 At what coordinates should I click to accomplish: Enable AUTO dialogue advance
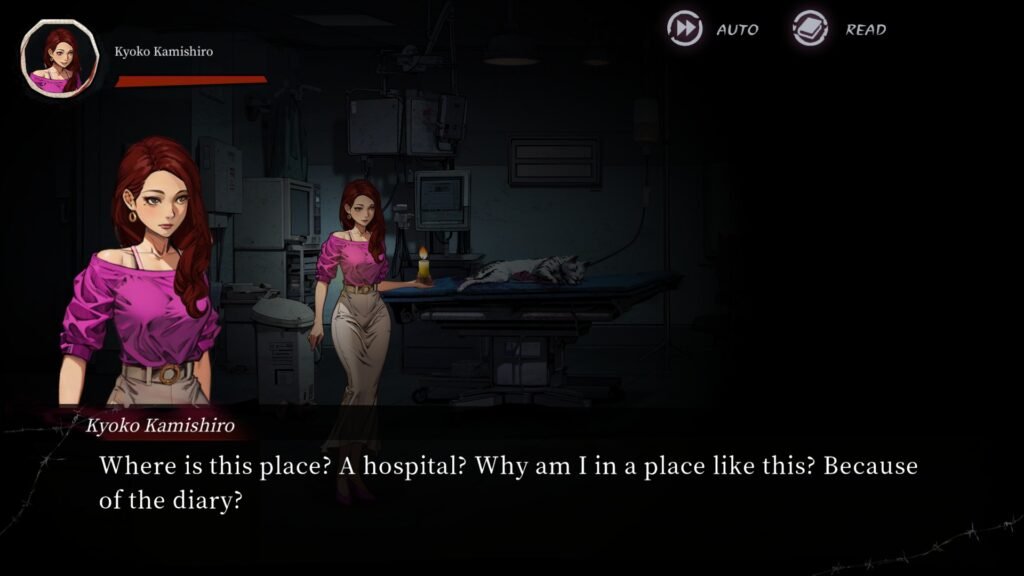click(686, 29)
